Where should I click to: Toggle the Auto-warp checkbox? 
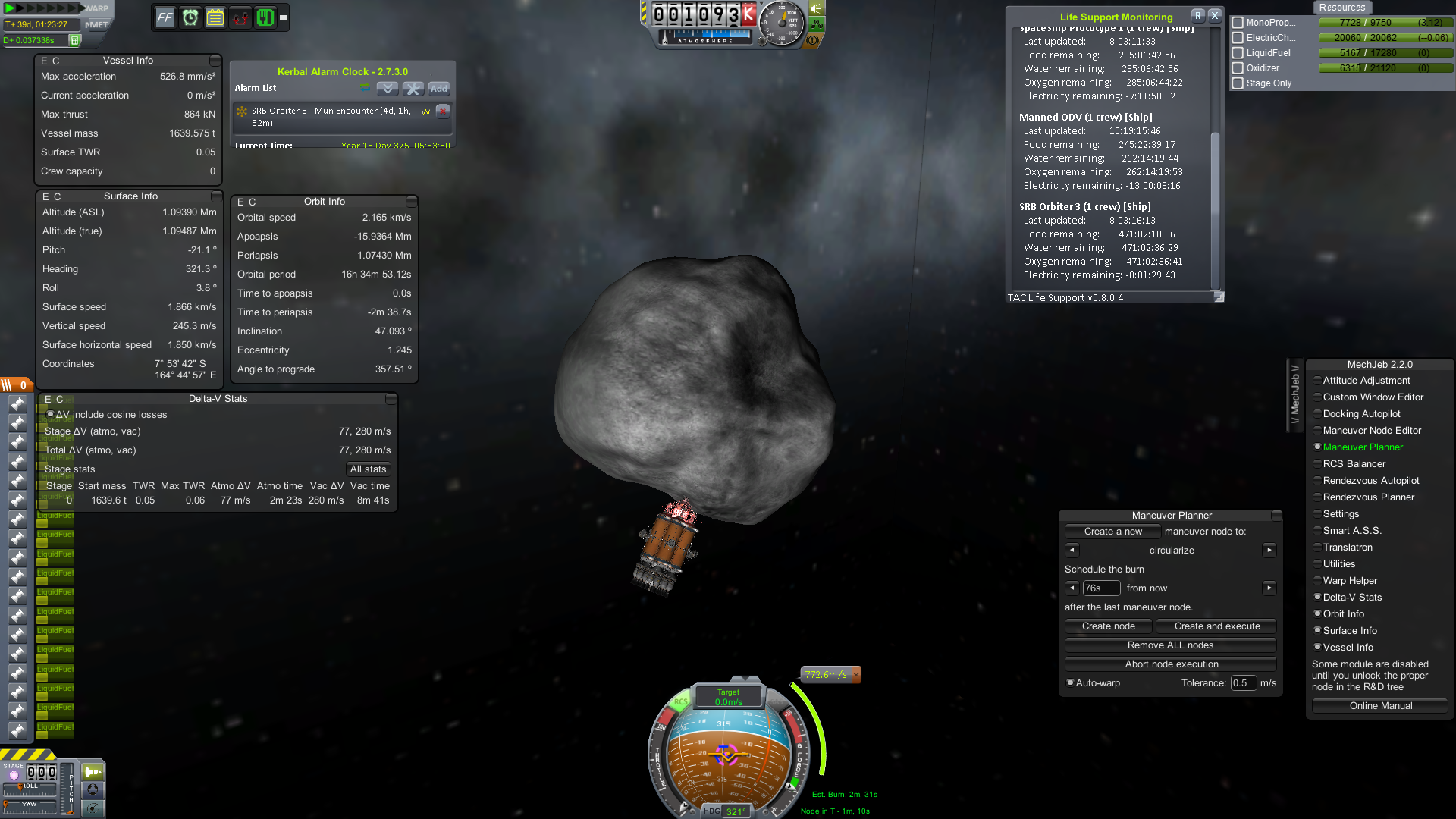(x=1071, y=682)
